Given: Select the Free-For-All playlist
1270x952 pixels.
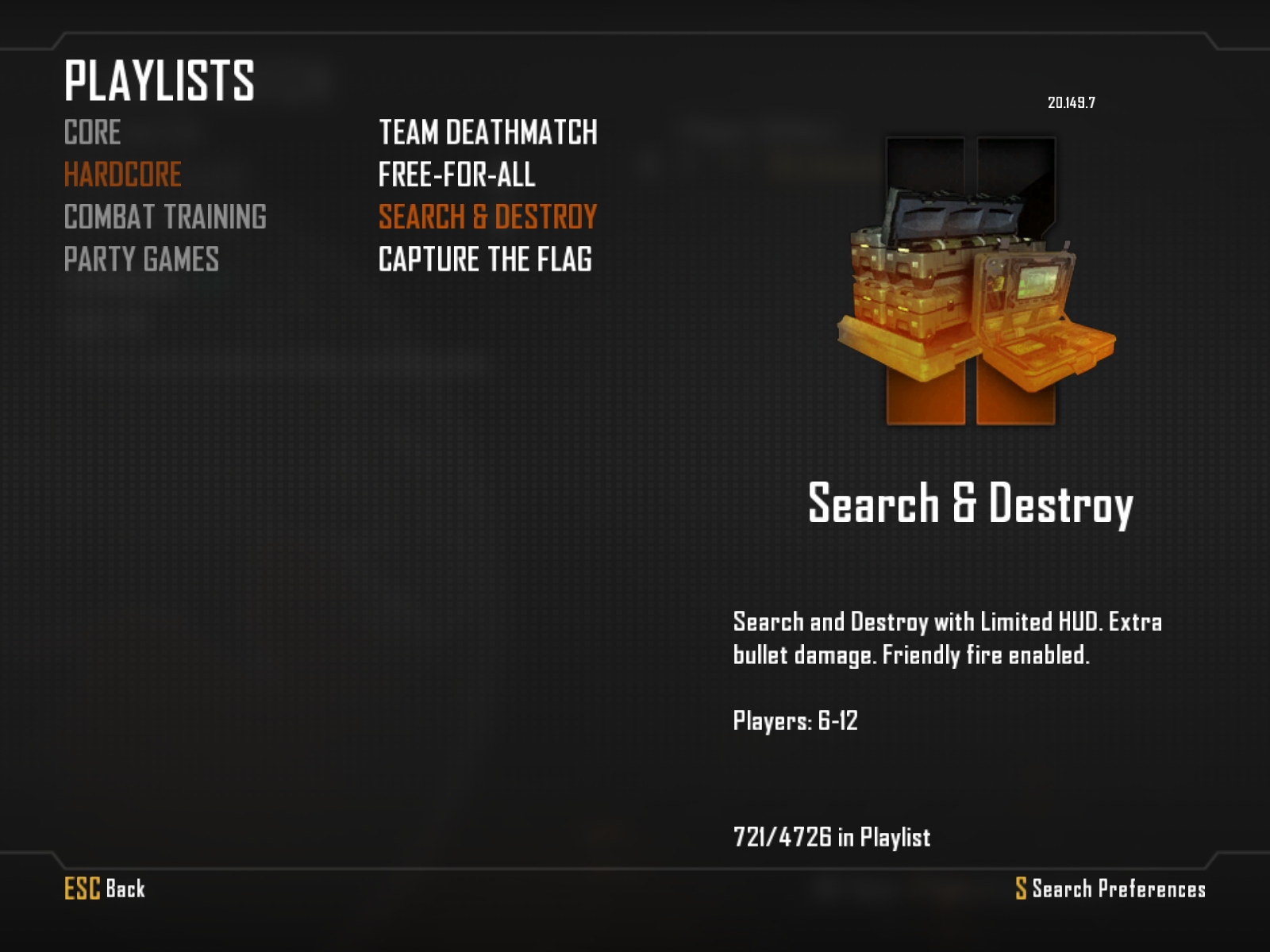Looking at the screenshot, I should 456,175.
